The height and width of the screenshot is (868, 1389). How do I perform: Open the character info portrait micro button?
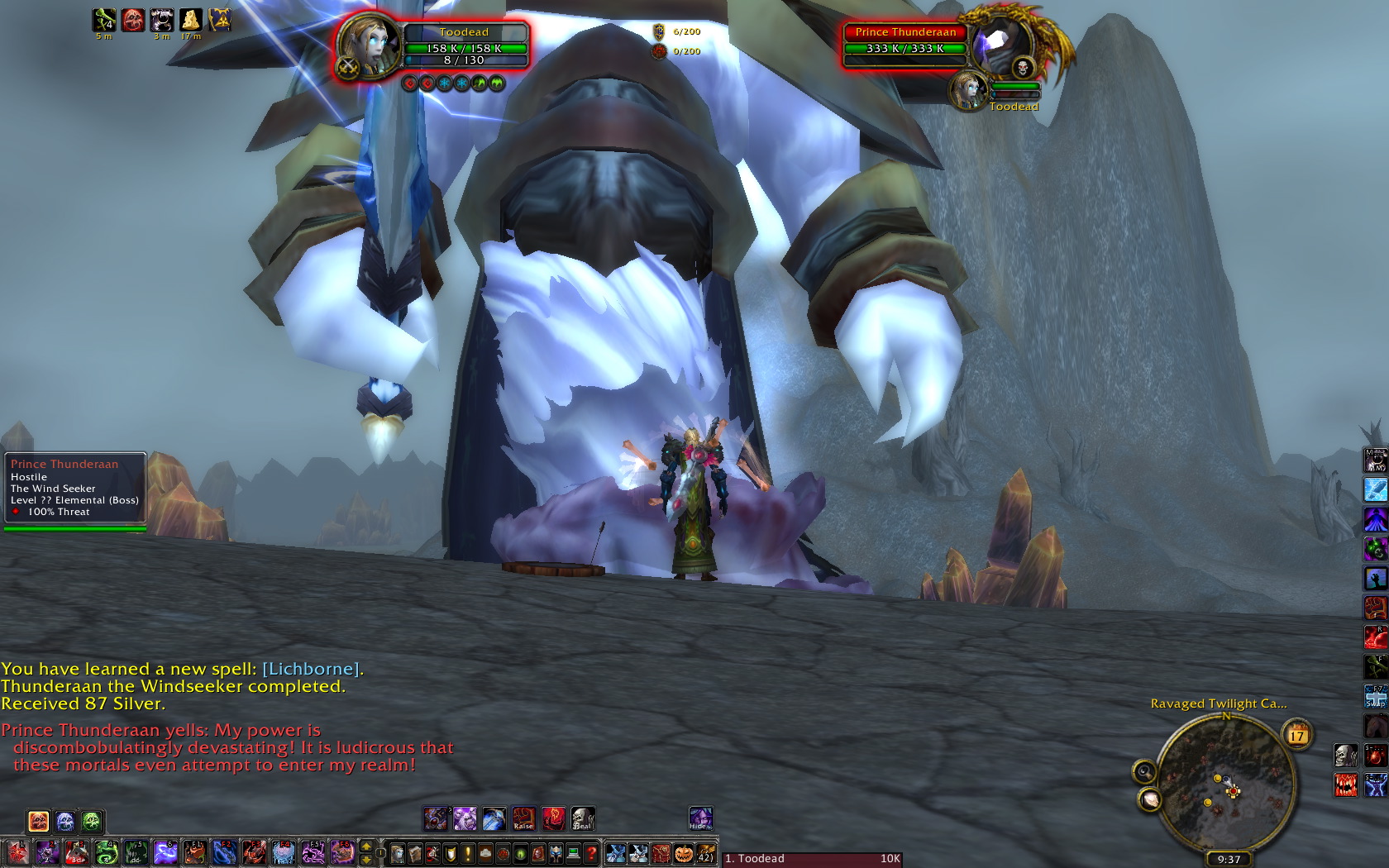tap(398, 853)
